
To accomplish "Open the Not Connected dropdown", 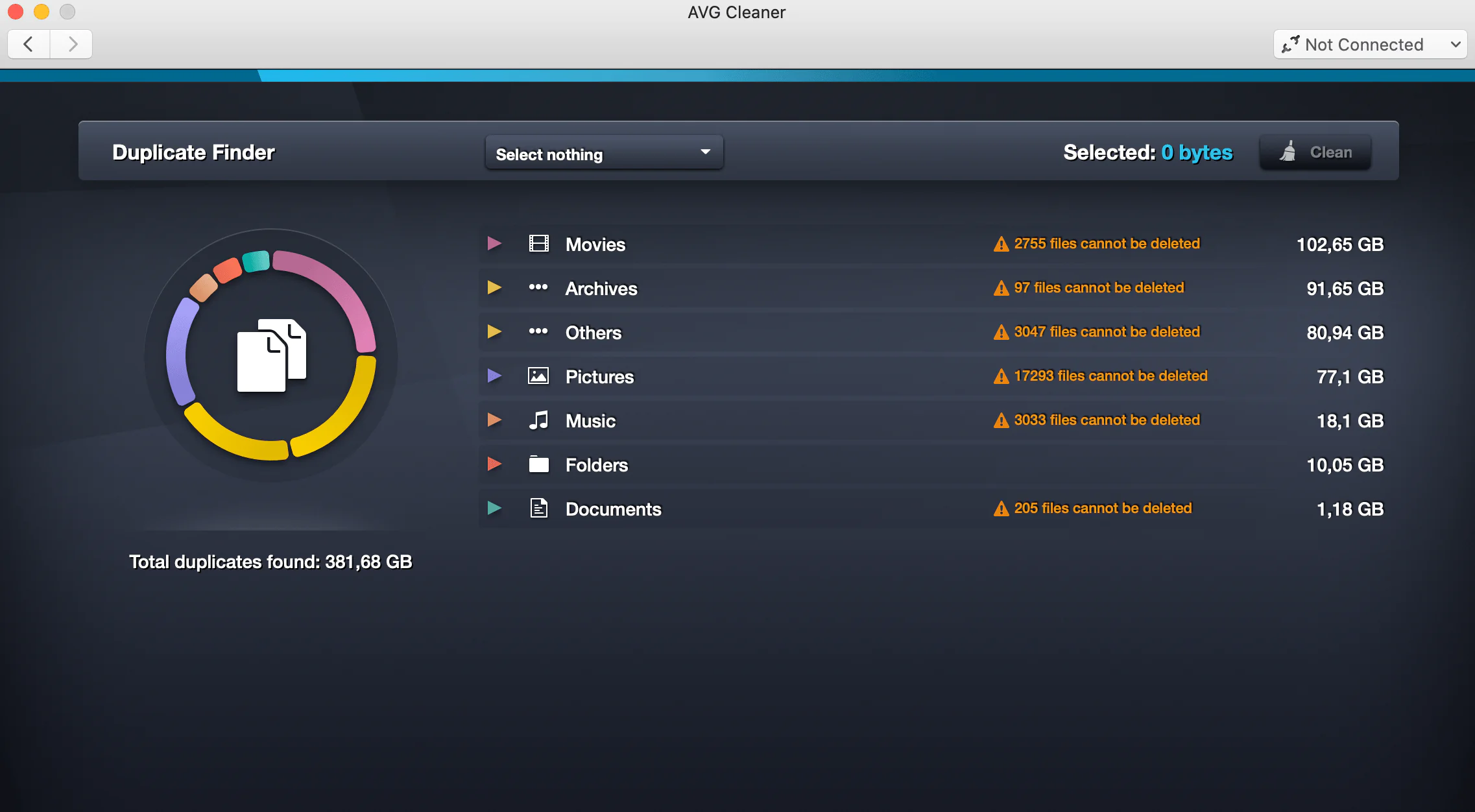I will click(1370, 44).
